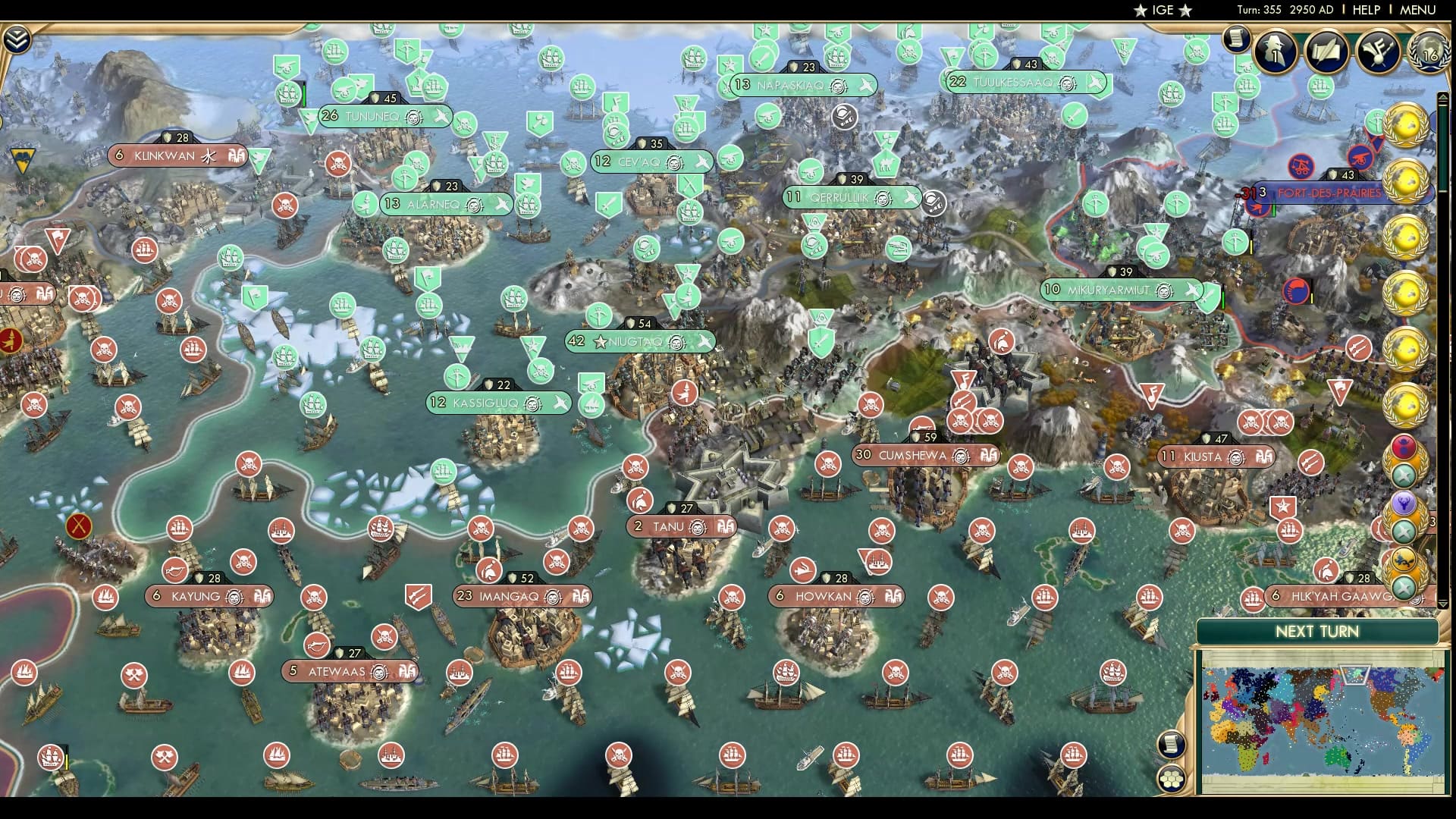
Task: Toggle strategic view with the hexagon icon
Action: 1171,780
